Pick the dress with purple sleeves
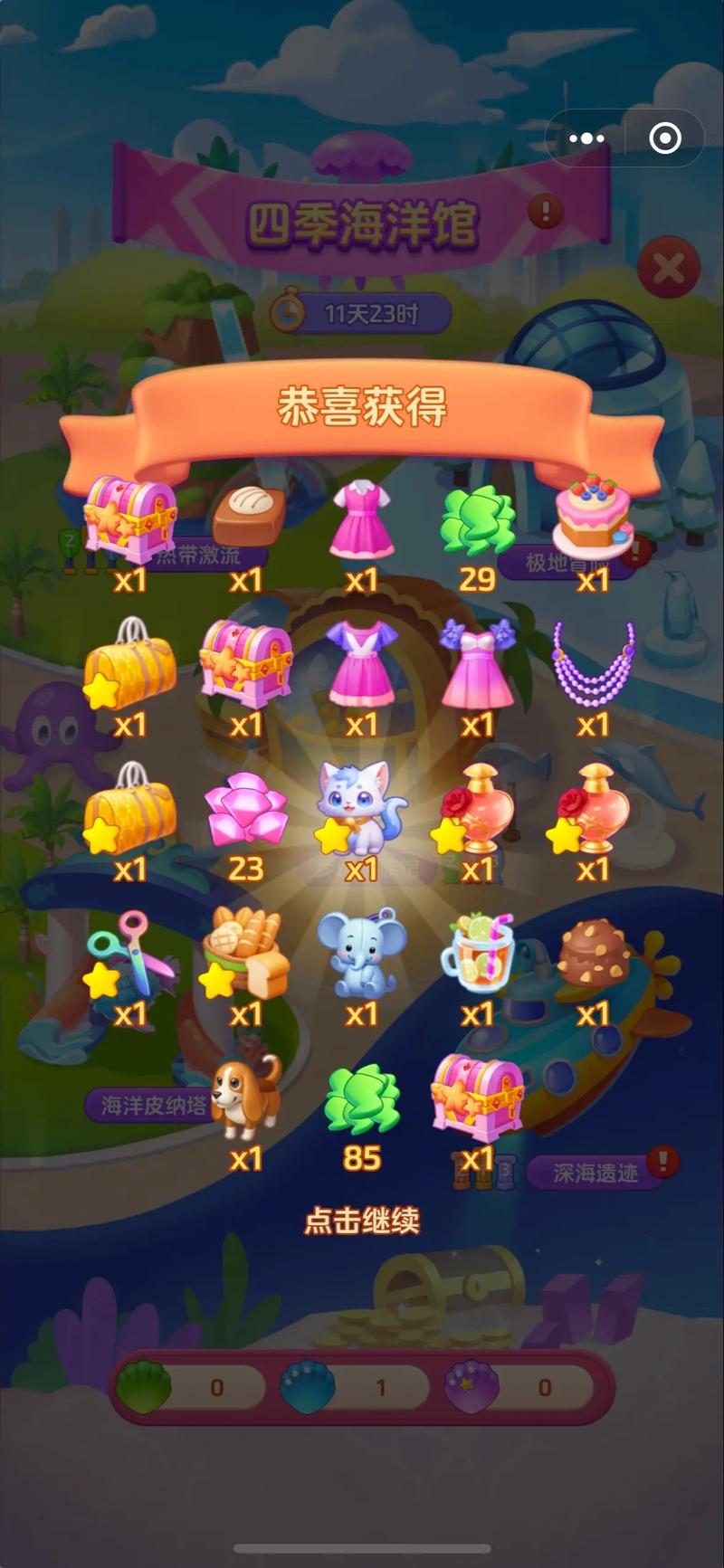 [362, 662]
